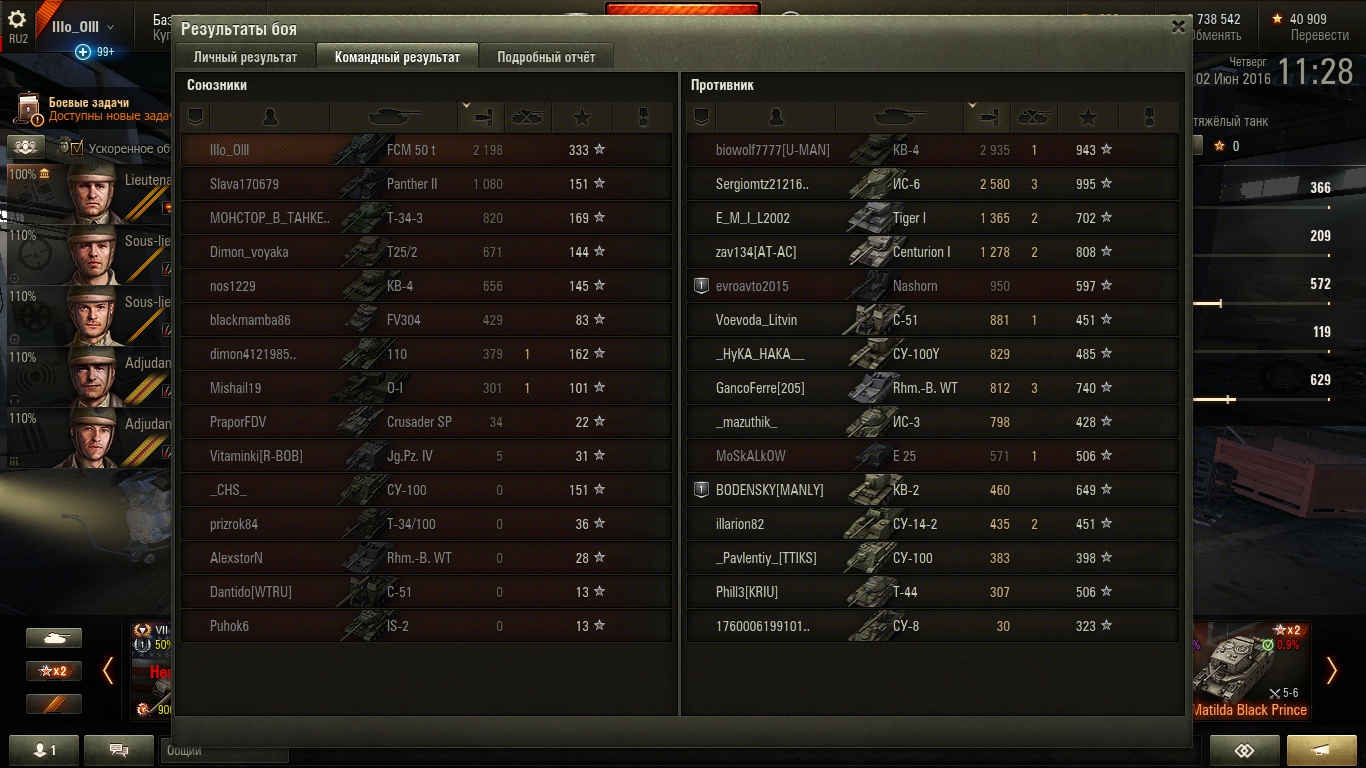Open the Подробный отчёт tab
This screenshot has height=768, width=1366.
546,57
